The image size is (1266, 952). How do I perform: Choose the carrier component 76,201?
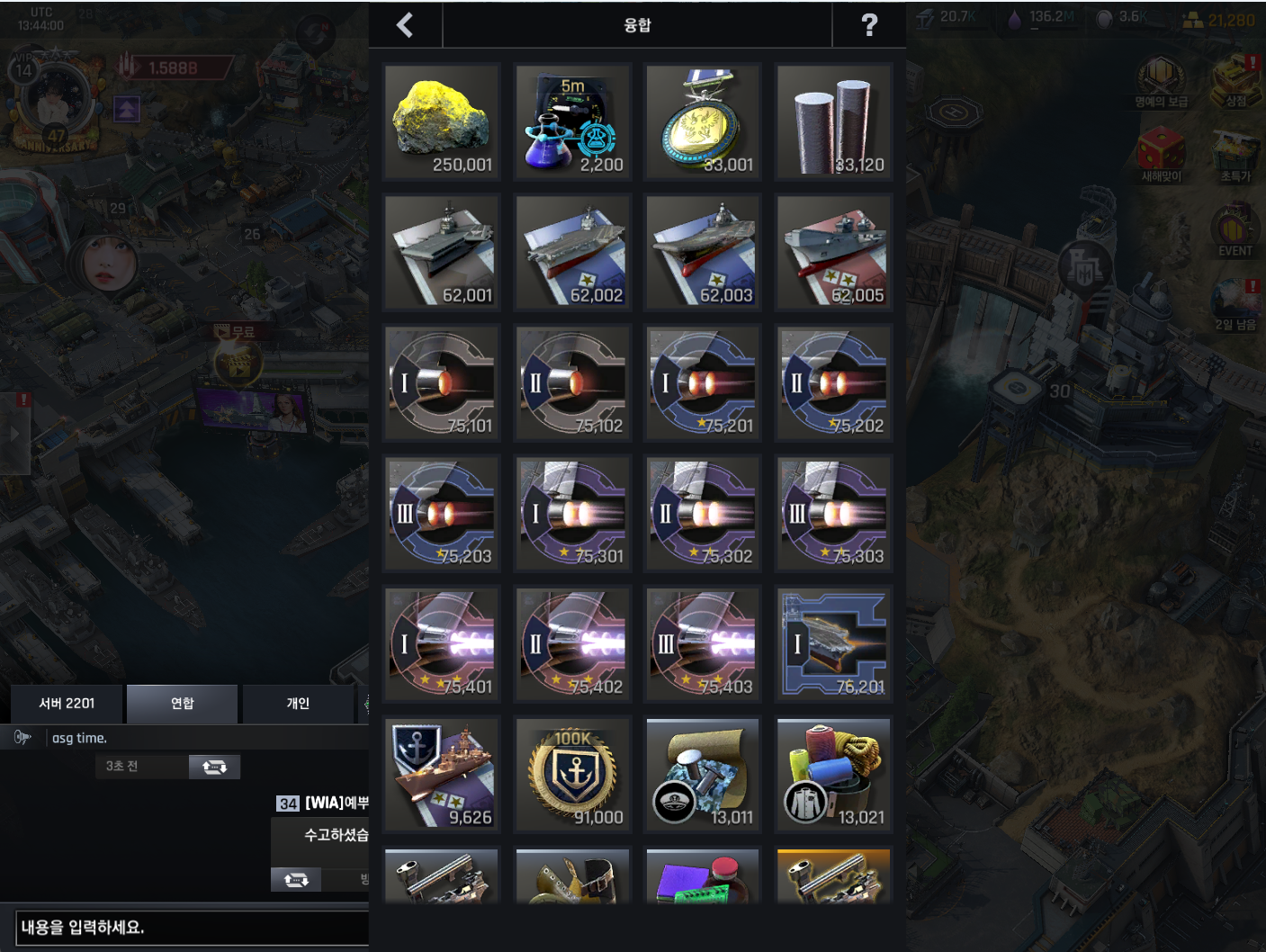pos(833,643)
